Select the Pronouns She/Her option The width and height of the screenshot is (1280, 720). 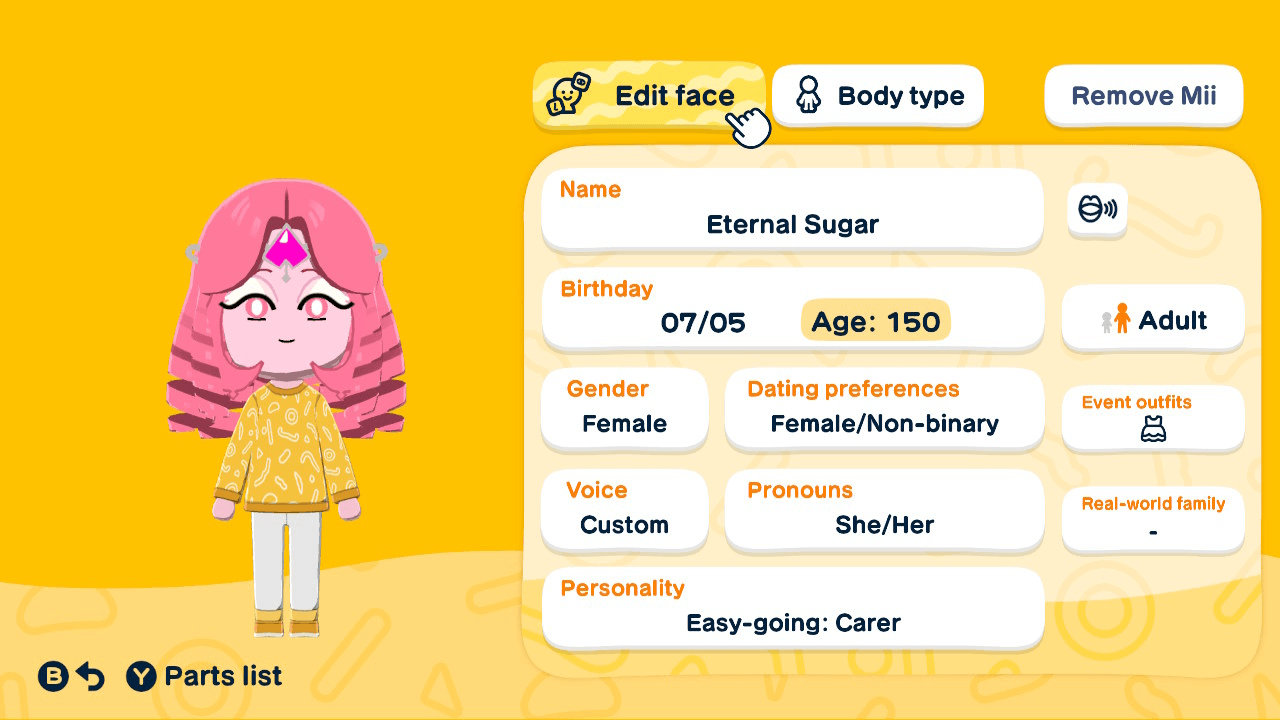coord(884,510)
